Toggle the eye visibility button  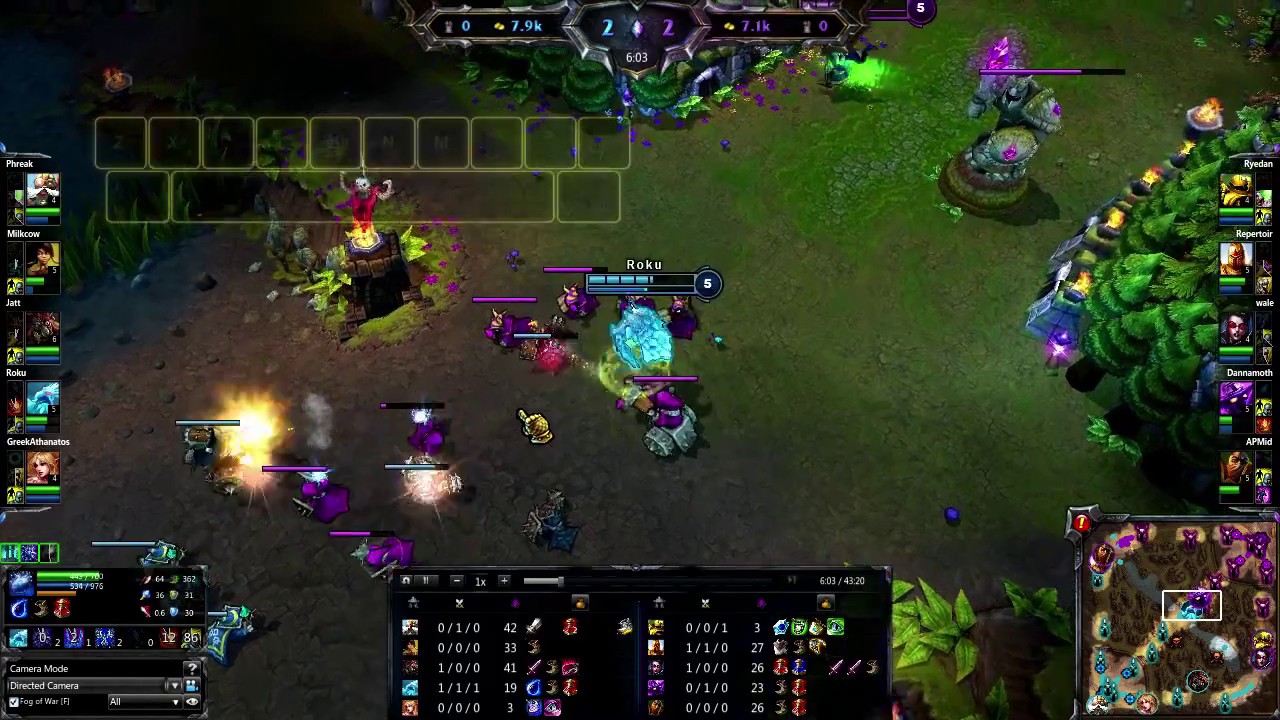point(191,702)
